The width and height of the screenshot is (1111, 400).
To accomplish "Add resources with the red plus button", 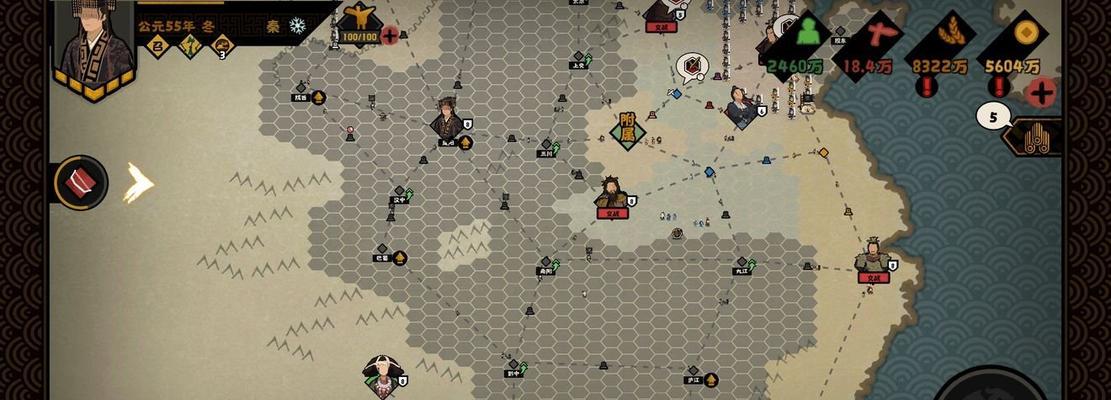I will click(x=1041, y=93).
